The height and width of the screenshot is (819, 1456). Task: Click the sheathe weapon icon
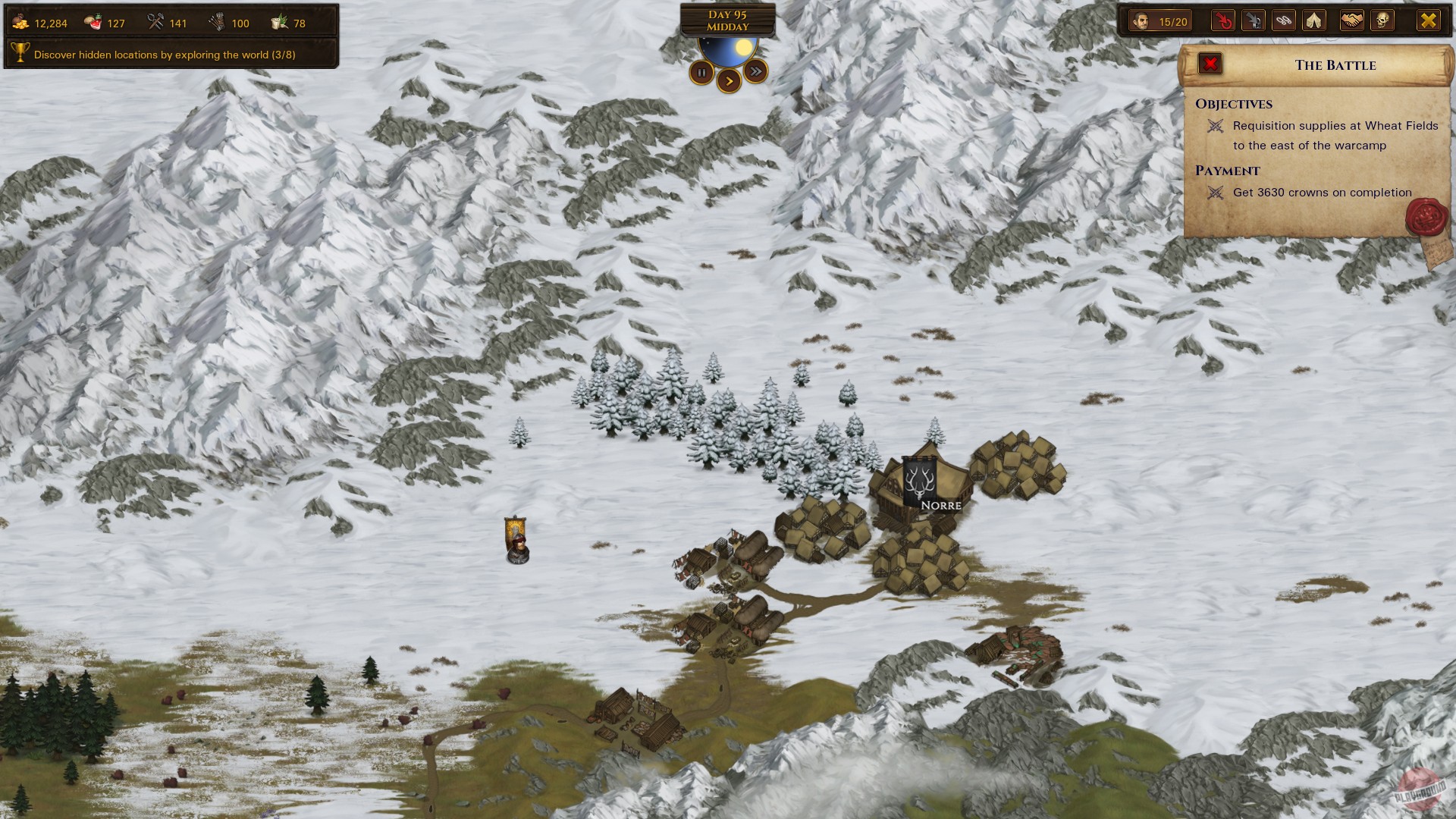point(1254,20)
